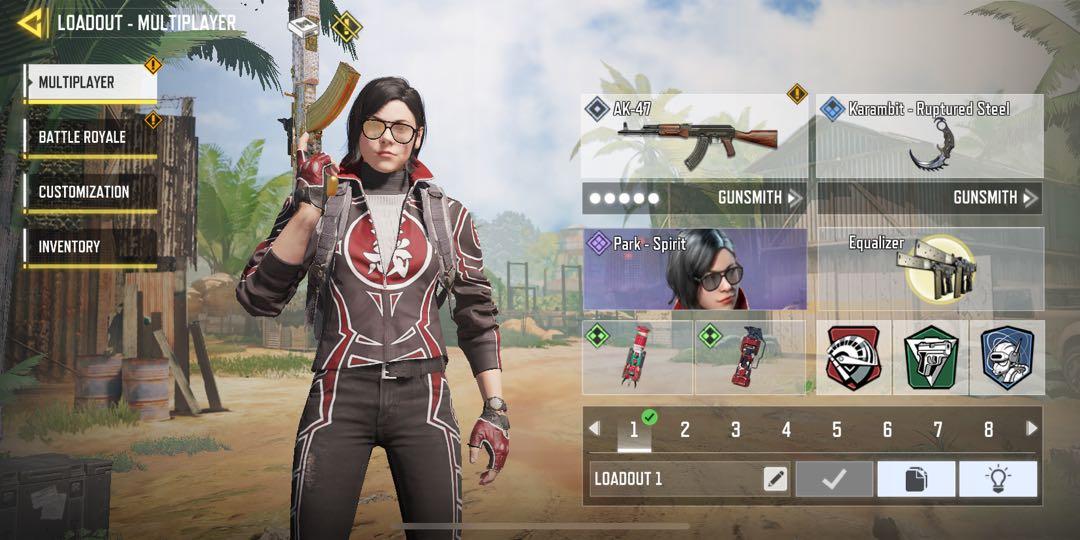Select the red shield perk icon
This screenshot has height=540, width=1080.
[853, 357]
